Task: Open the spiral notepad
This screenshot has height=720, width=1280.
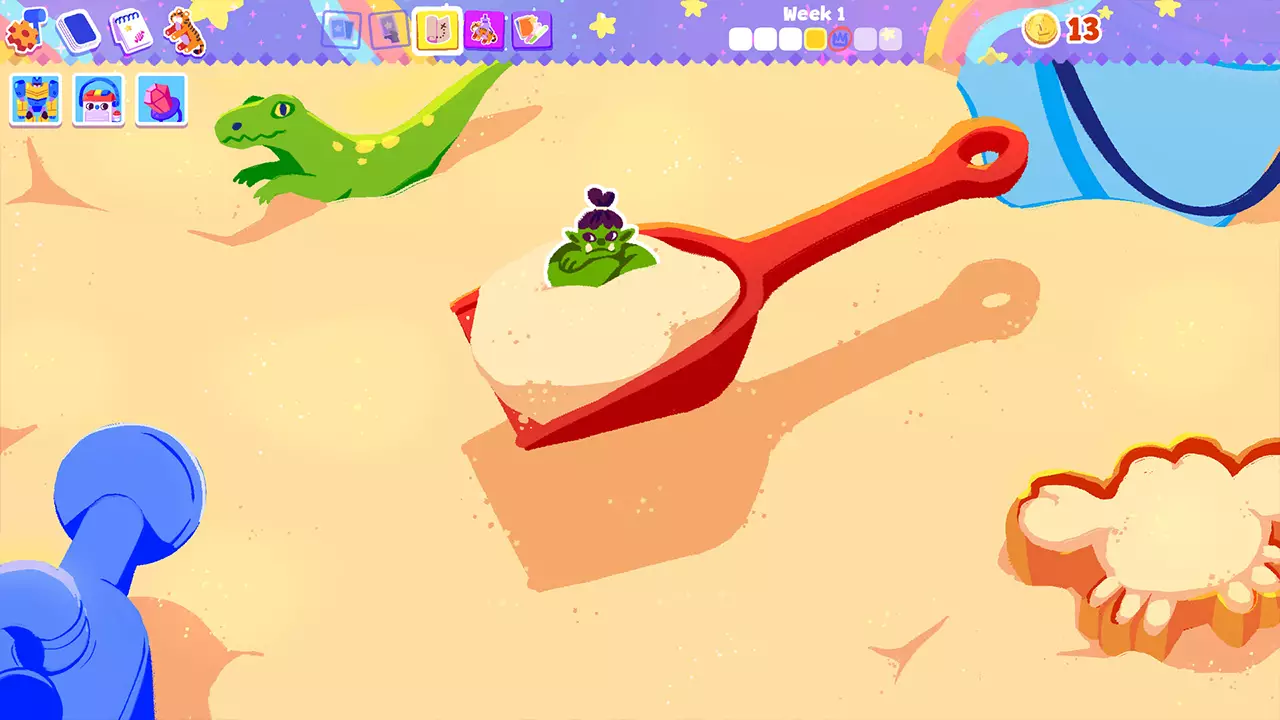Action: (130, 31)
